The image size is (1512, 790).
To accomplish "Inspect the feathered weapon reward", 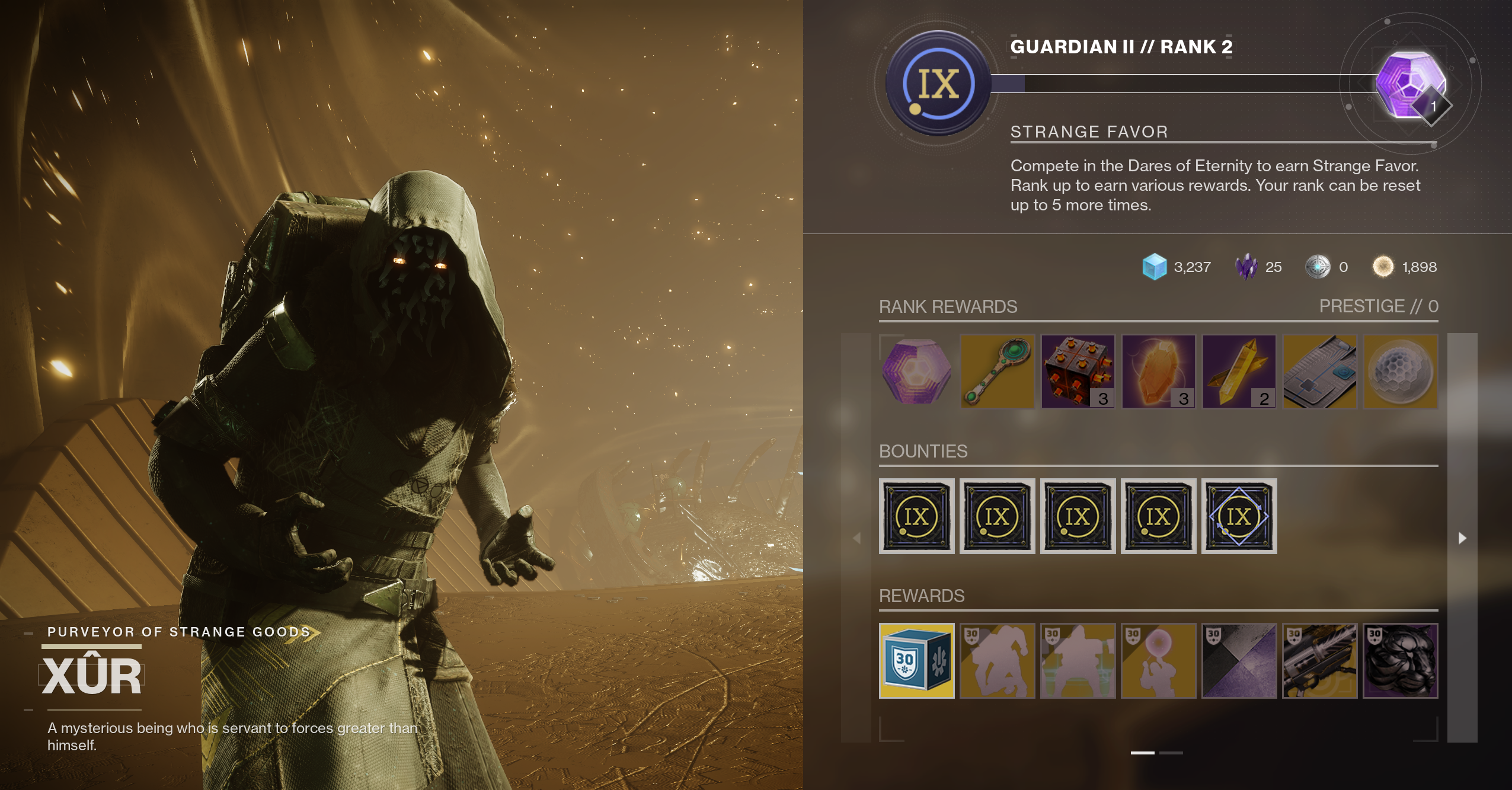I will [x=1319, y=661].
